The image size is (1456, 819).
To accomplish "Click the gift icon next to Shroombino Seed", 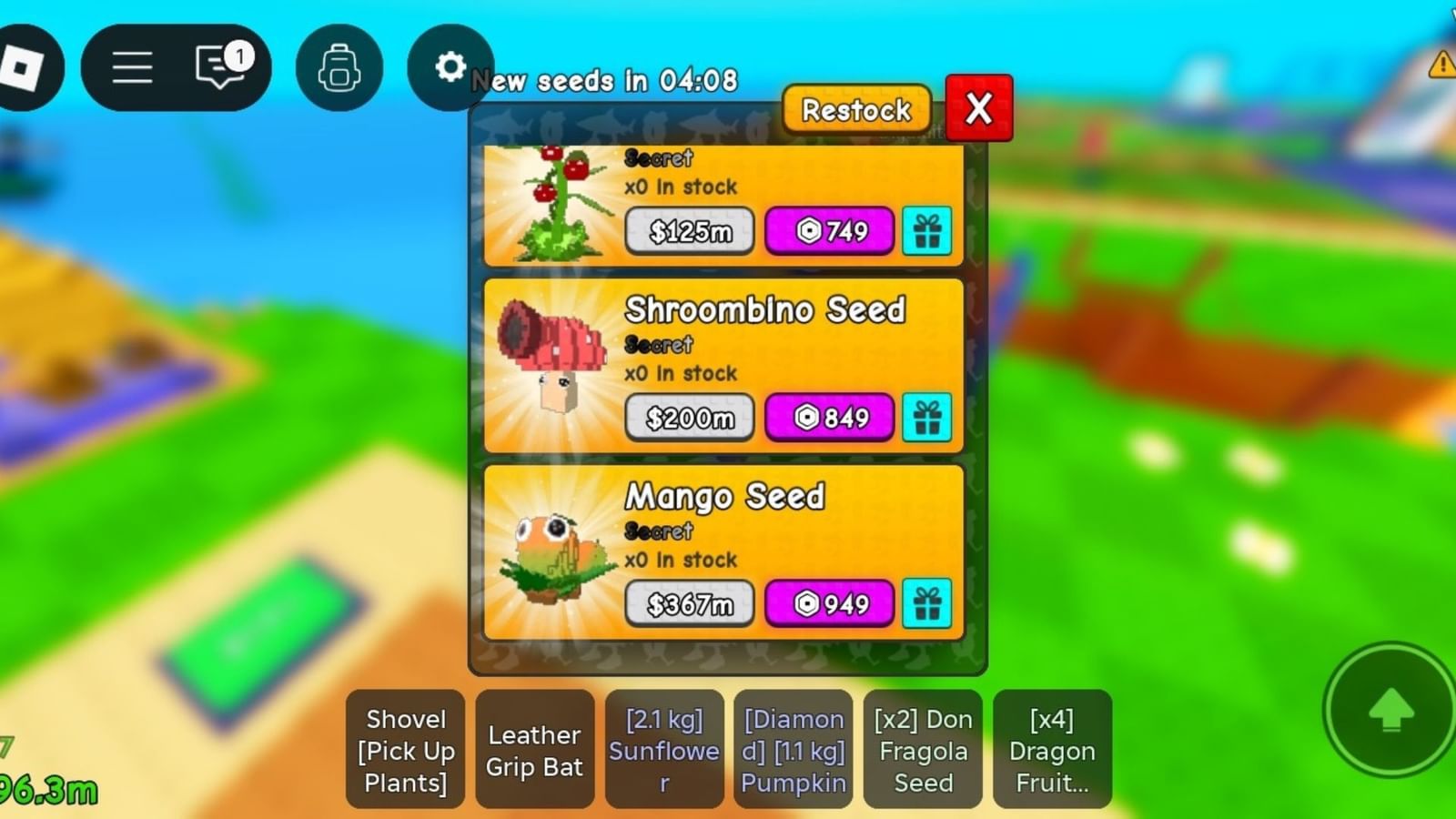I will tap(927, 418).
